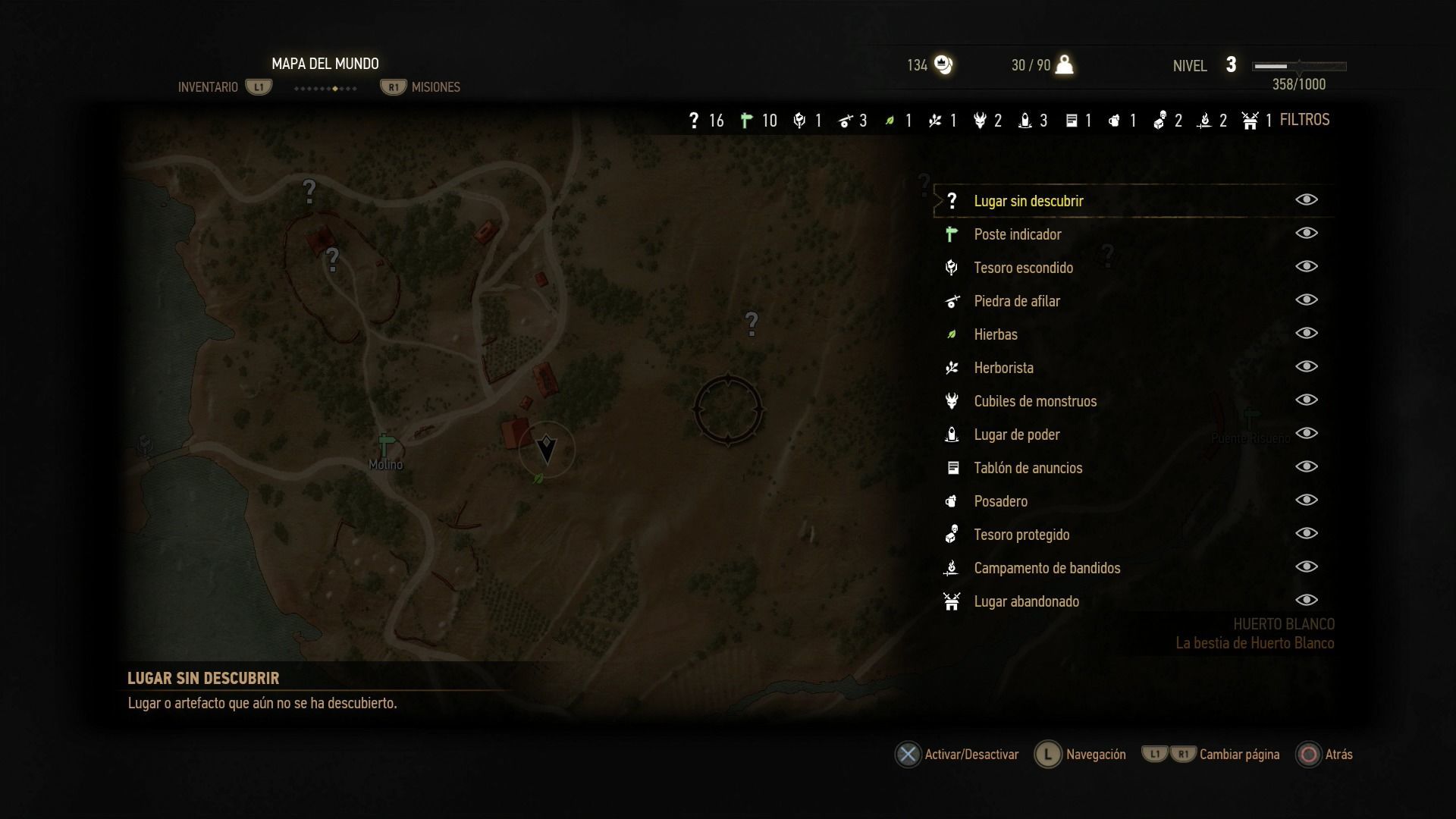Select the Lugar sin descubrir filter
The height and width of the screenshot is (819, 1456).
1028,201
